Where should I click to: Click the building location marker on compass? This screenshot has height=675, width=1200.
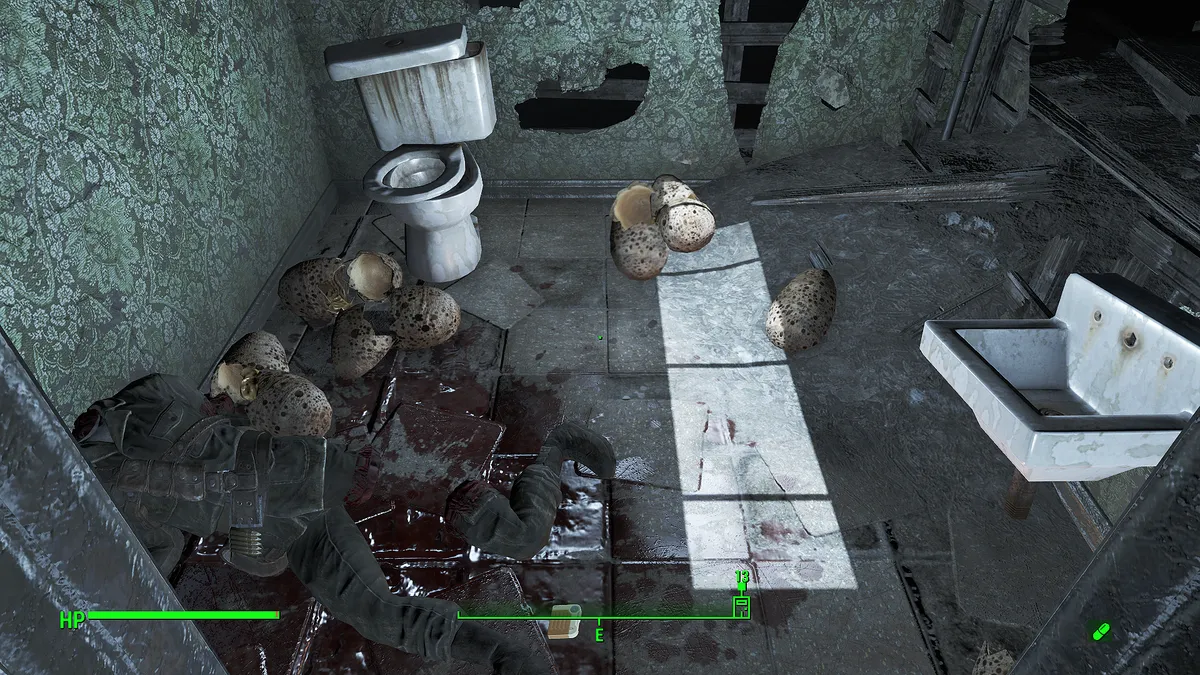point(741,605)
